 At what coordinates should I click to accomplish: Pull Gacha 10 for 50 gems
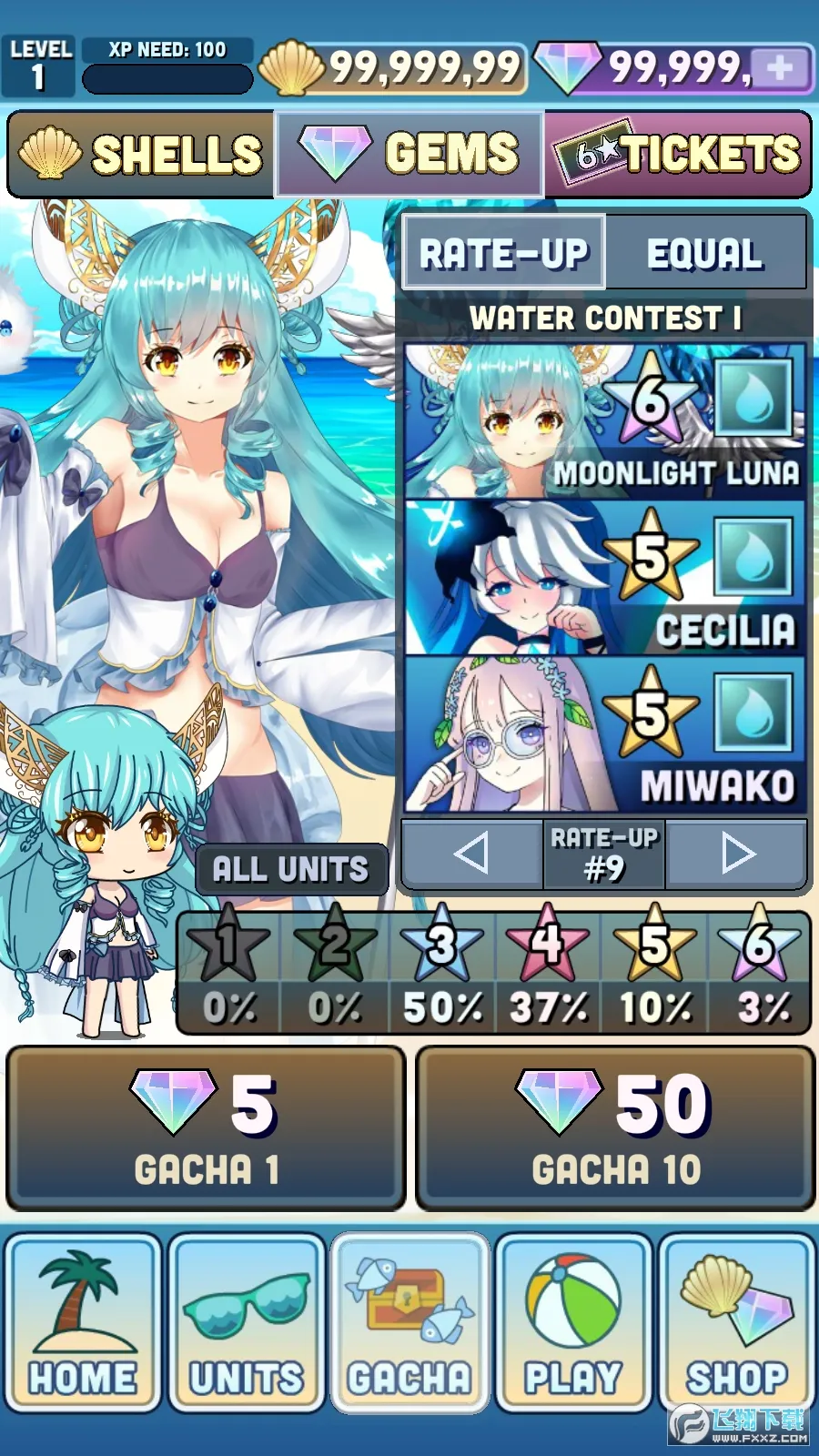[615, 1128]
